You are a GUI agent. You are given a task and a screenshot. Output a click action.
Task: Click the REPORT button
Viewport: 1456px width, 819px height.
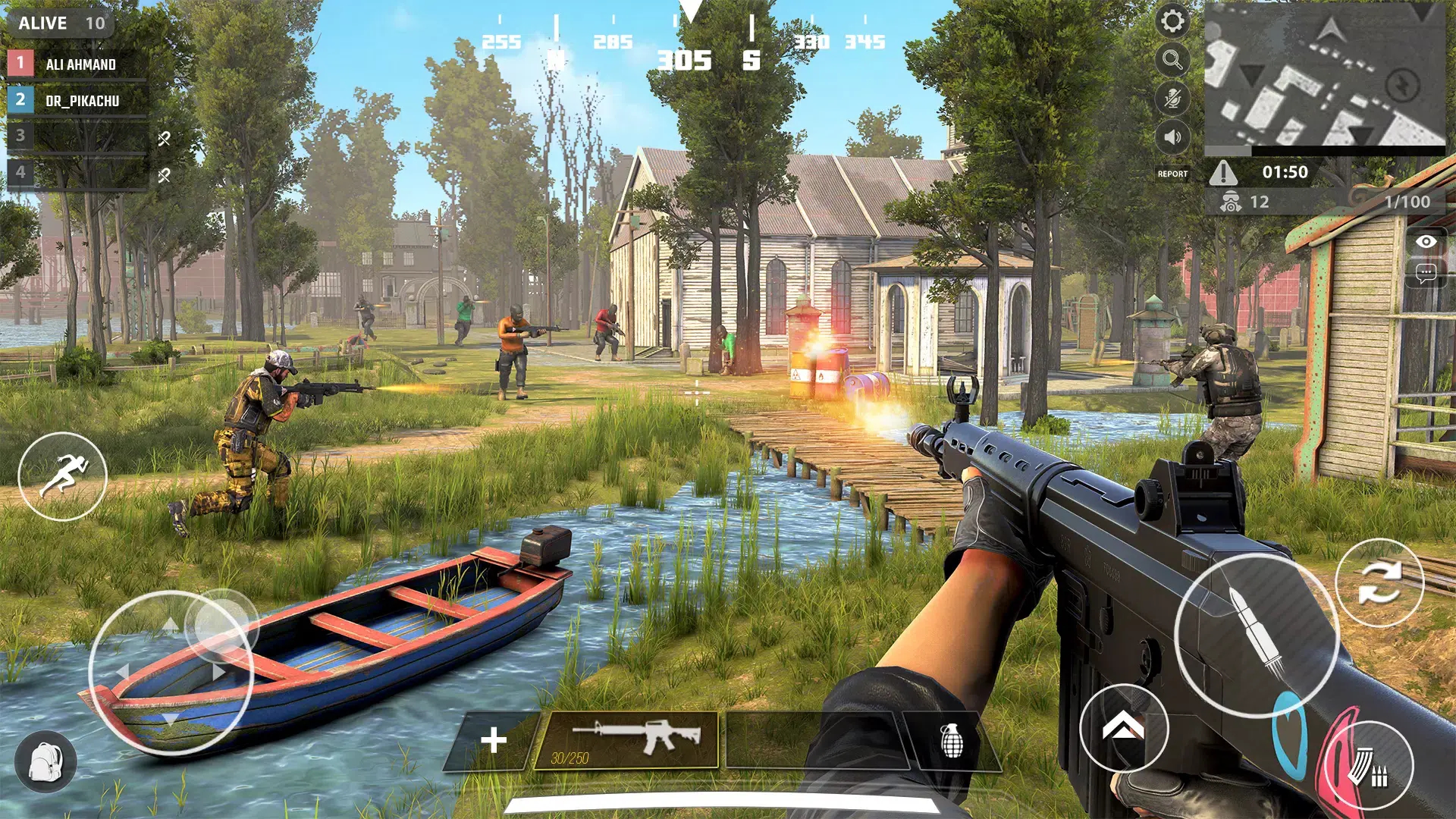pos(1172,174)
